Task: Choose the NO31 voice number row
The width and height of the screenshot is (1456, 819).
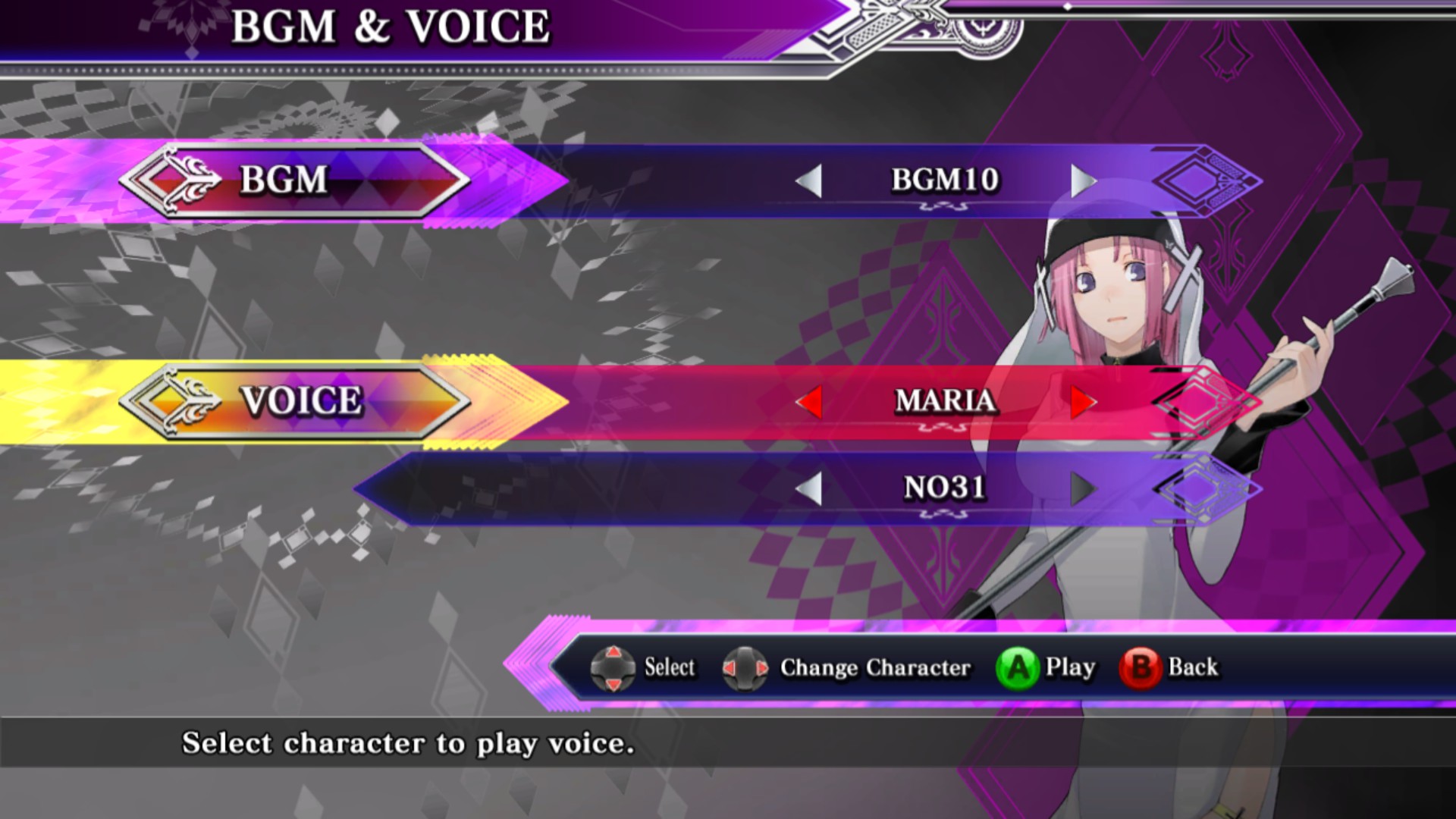Action: 945,488
